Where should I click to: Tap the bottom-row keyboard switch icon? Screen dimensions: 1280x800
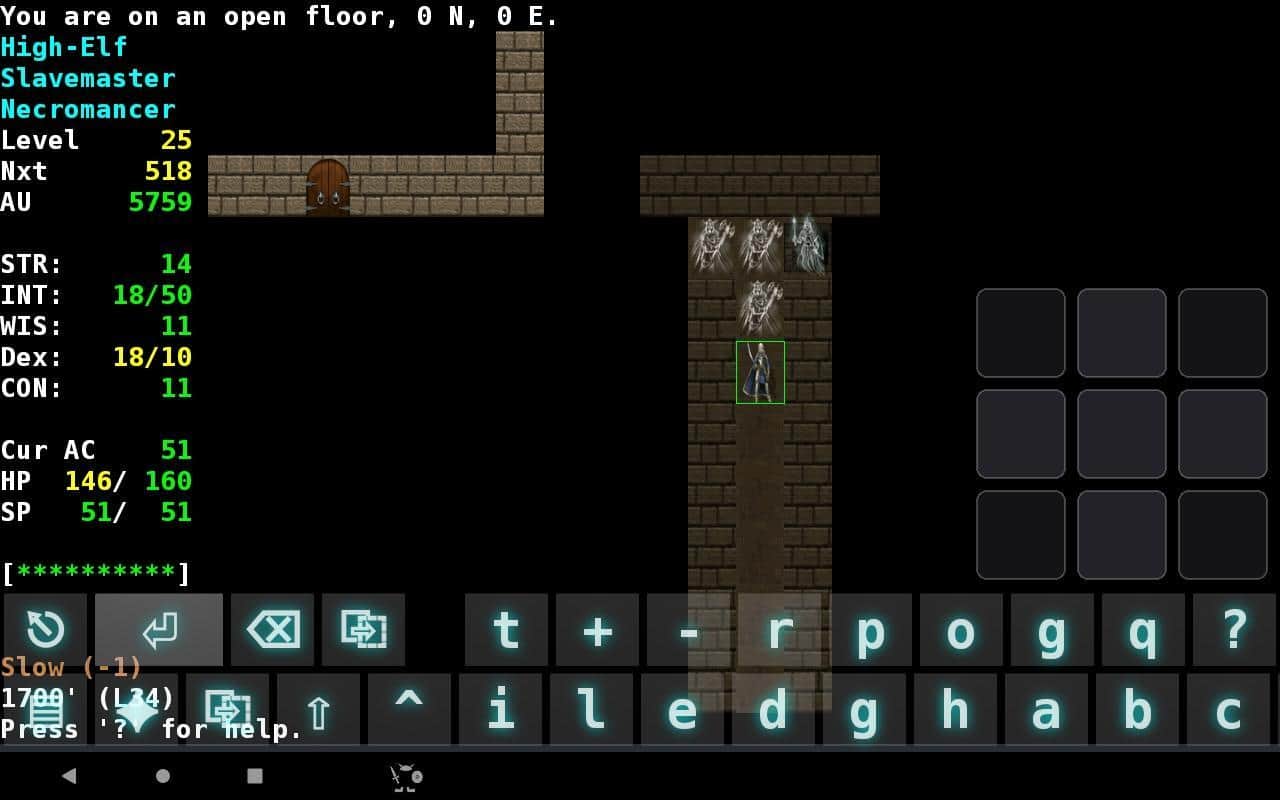coord(228,710)
